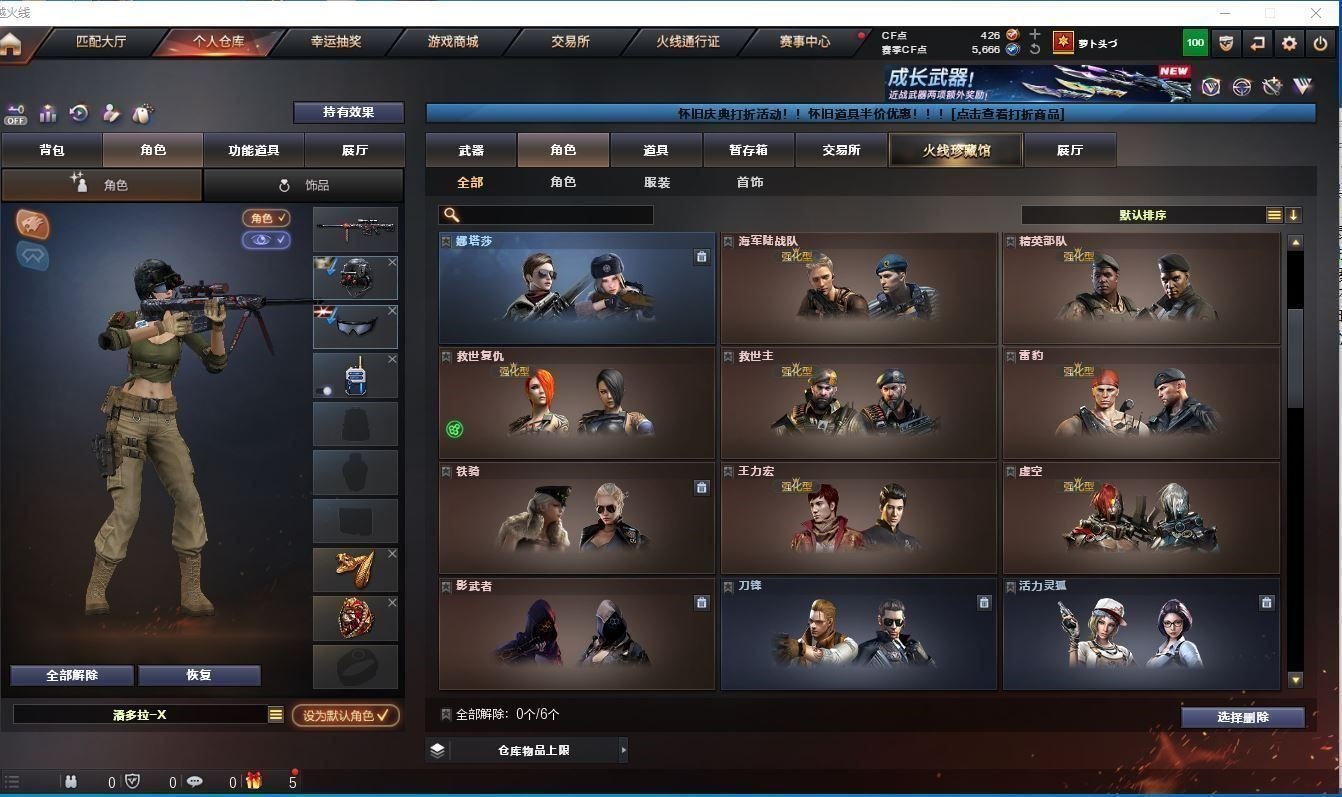Open the 匹配大厅 lobby menu
1342x797 pixels.
(101, 42)
